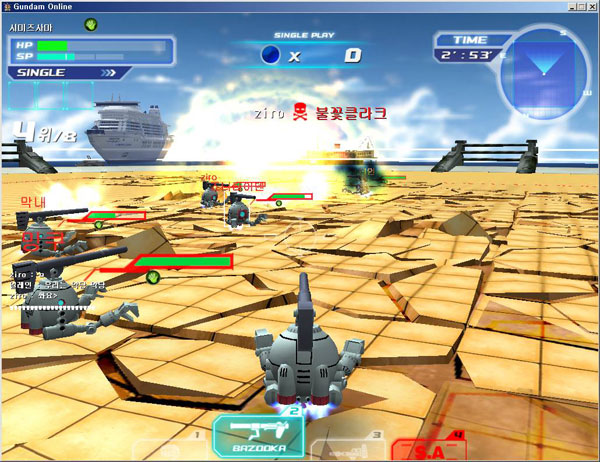Image resolution: width=600 pixels, height=462 pixels.
Task: Click the circular radar minimap
Action: [545, 72]
